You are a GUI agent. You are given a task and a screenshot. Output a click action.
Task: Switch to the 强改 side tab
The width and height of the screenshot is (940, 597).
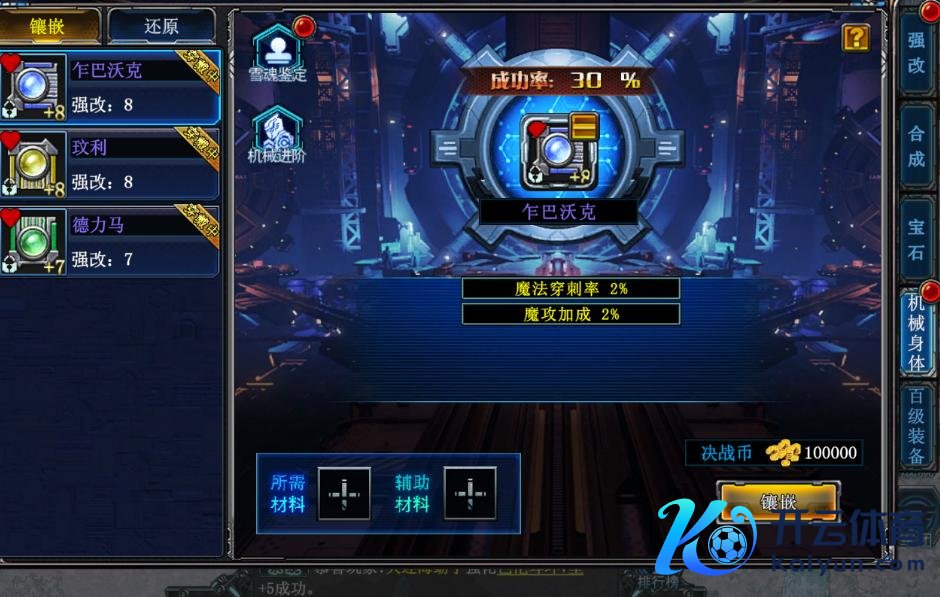click(916, 53)
